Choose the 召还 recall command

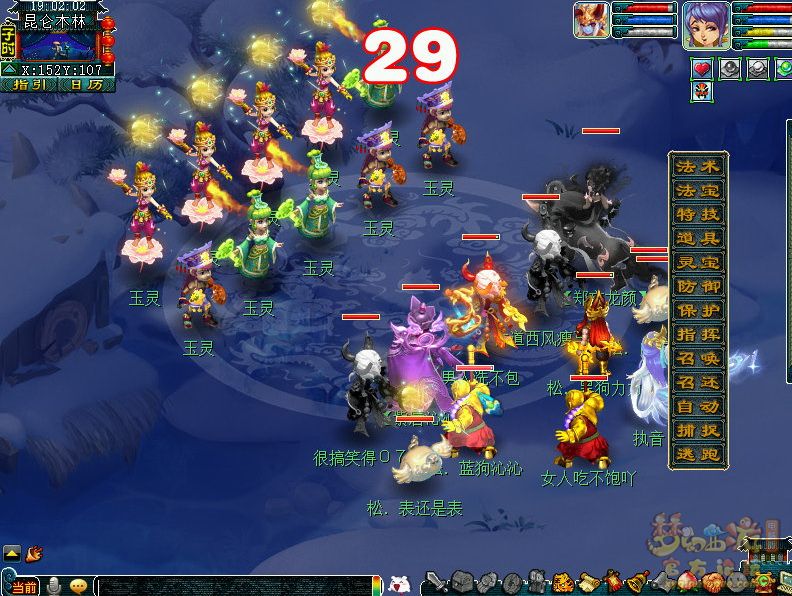pos(697,382)
